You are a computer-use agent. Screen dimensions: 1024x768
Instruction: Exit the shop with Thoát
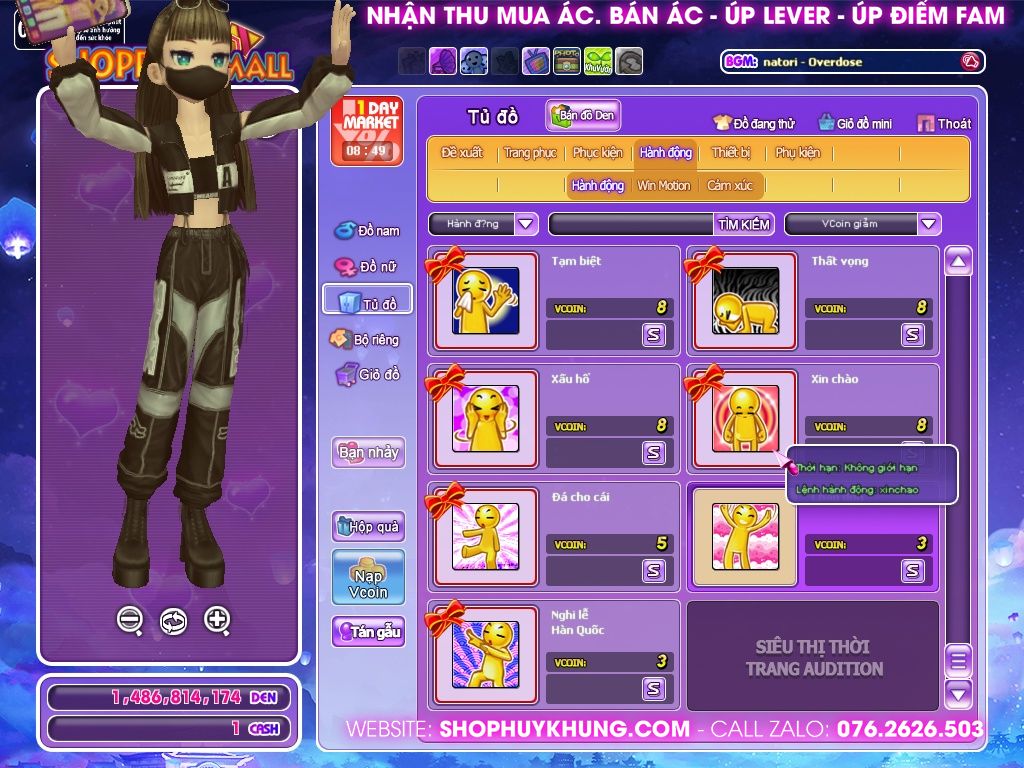(944, 124)
